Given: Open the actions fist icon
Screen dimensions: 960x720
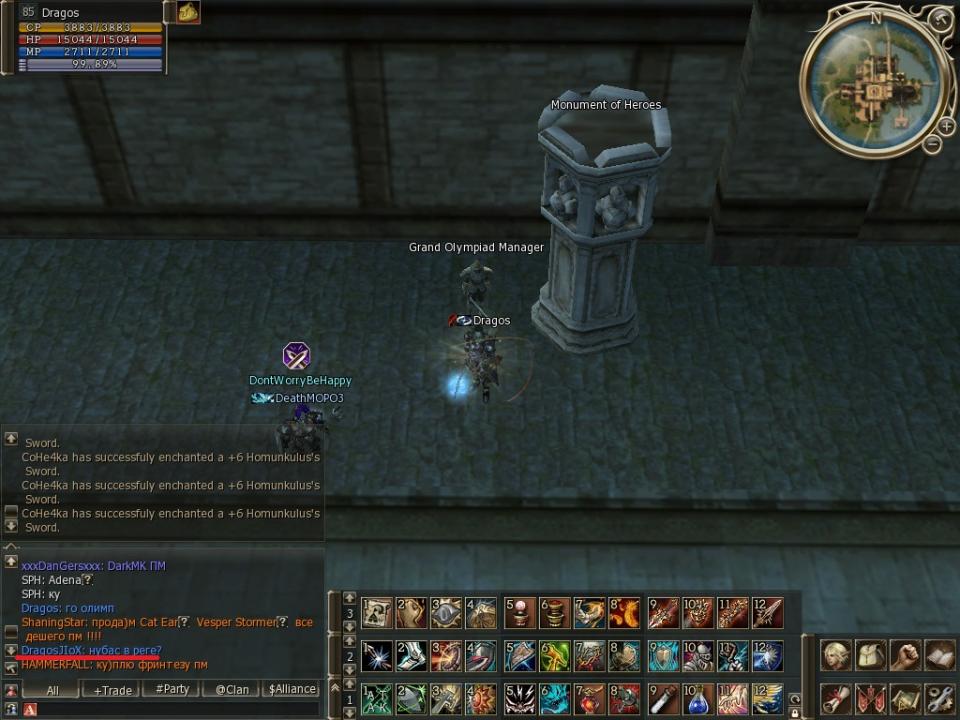Looking at the screenshot, I should click(x=905, y=656).
